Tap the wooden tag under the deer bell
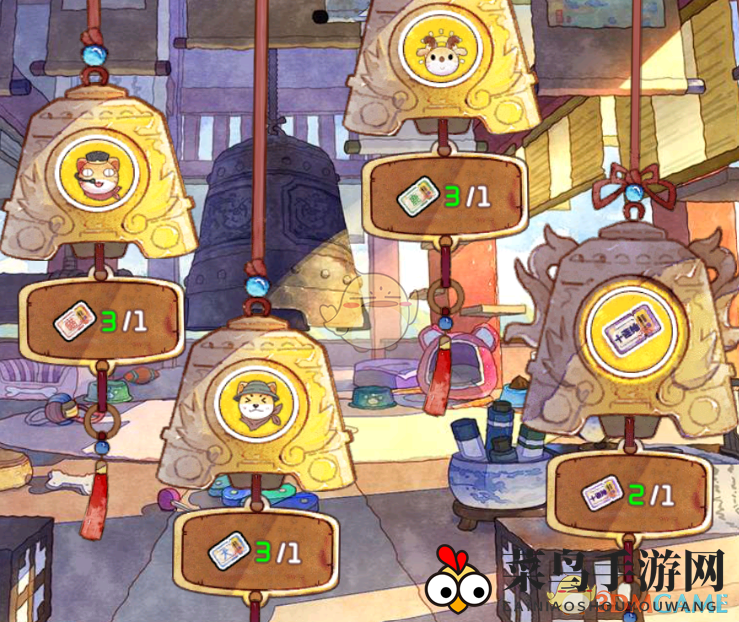The height and width of the screenshot is (622, 739). coord(443,197)
